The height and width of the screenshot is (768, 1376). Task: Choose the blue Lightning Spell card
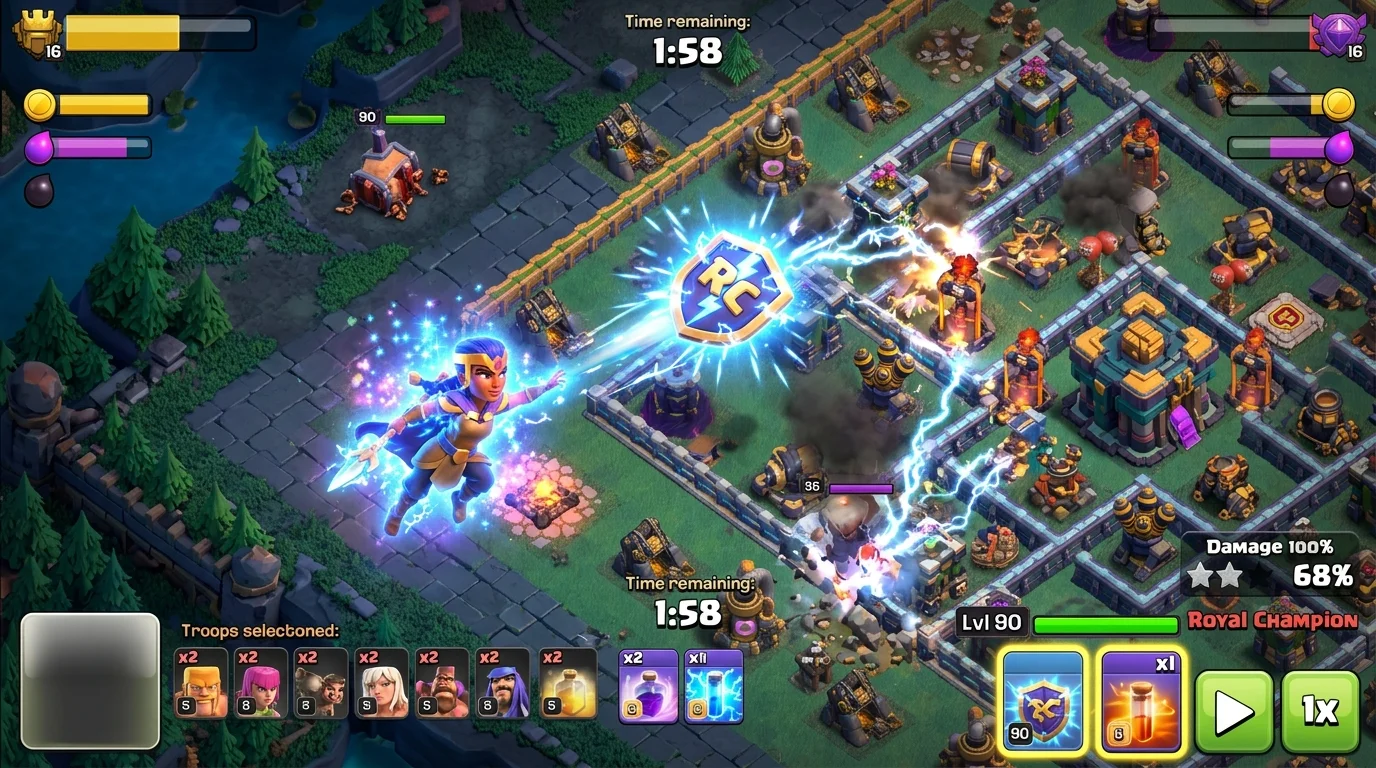click(714, 685)
